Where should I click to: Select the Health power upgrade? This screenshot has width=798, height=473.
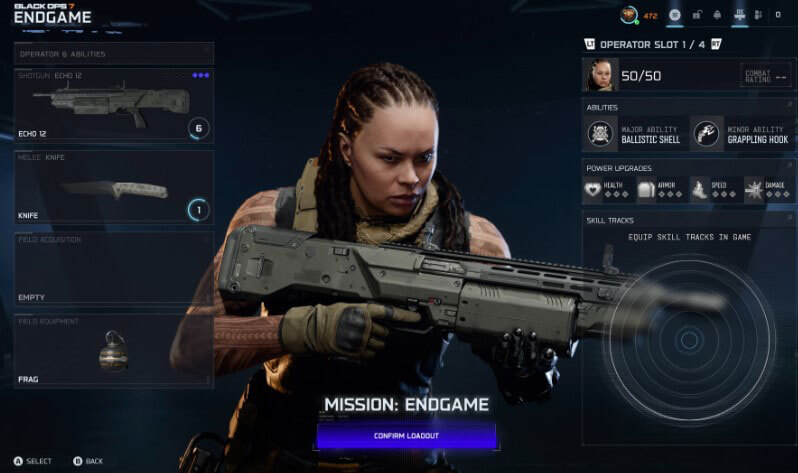point(609,188)
